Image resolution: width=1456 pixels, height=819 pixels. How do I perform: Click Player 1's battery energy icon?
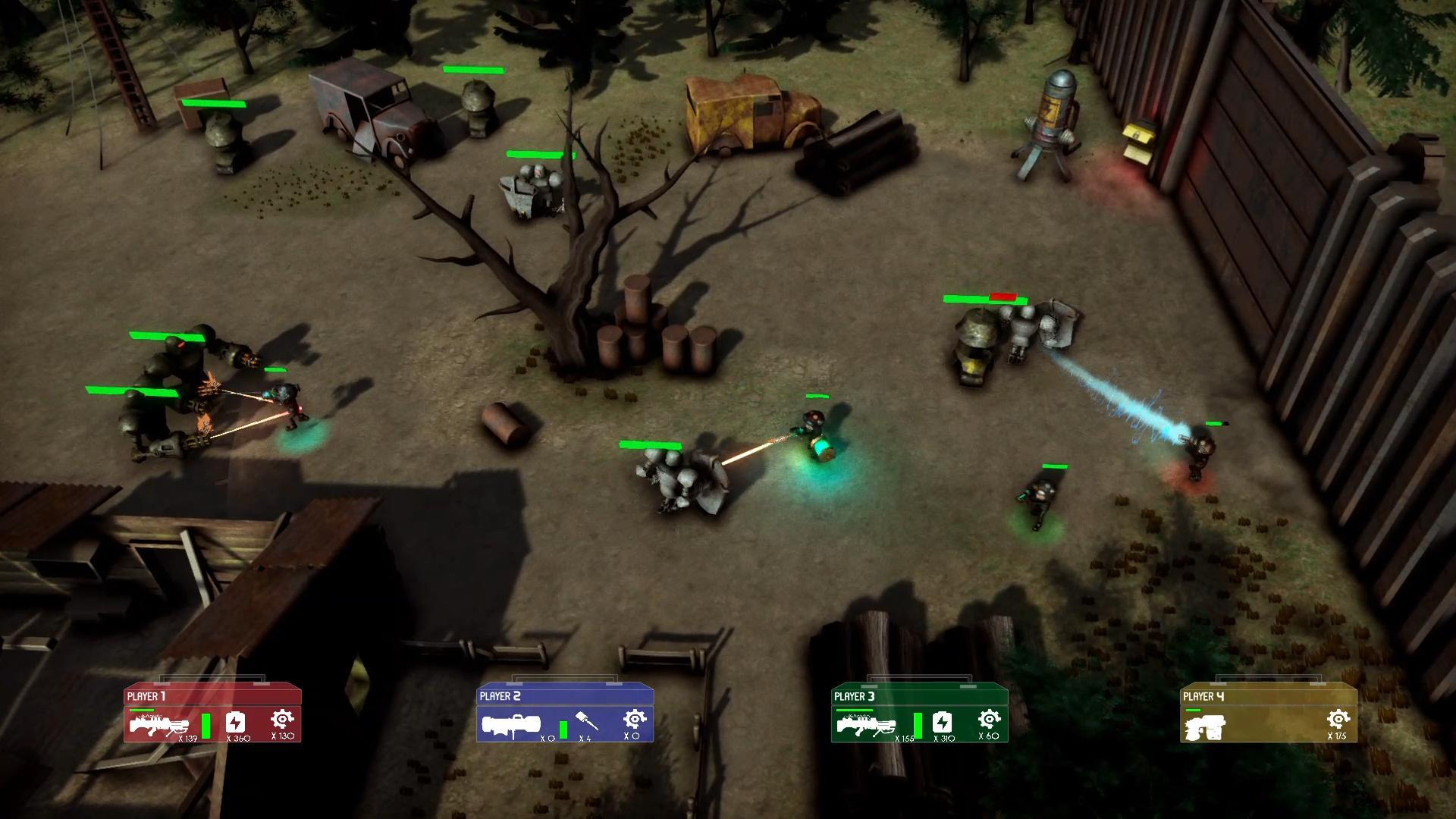[236, 721]
